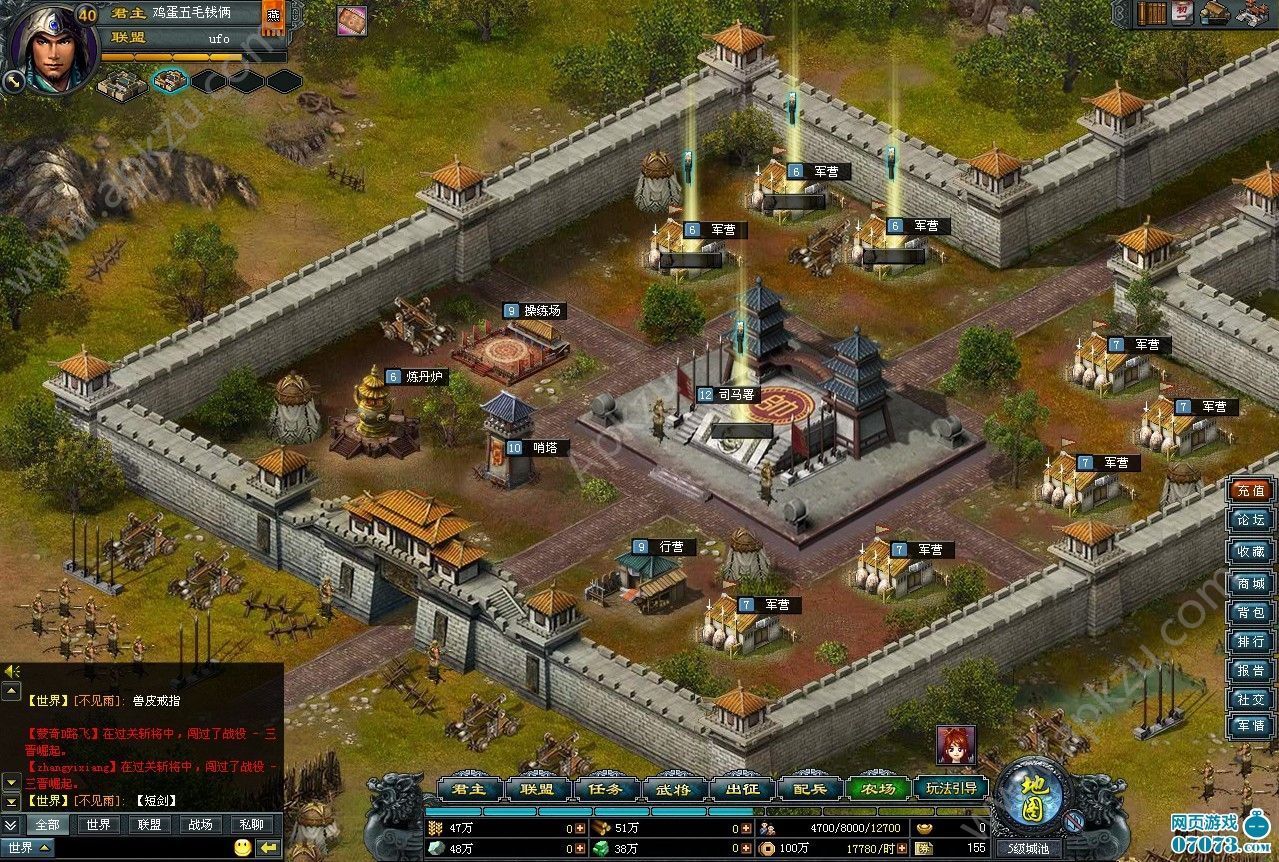Open the 配兵 troop assignment menu
This screenshot has height=862, width=1279.
[809, 788]
